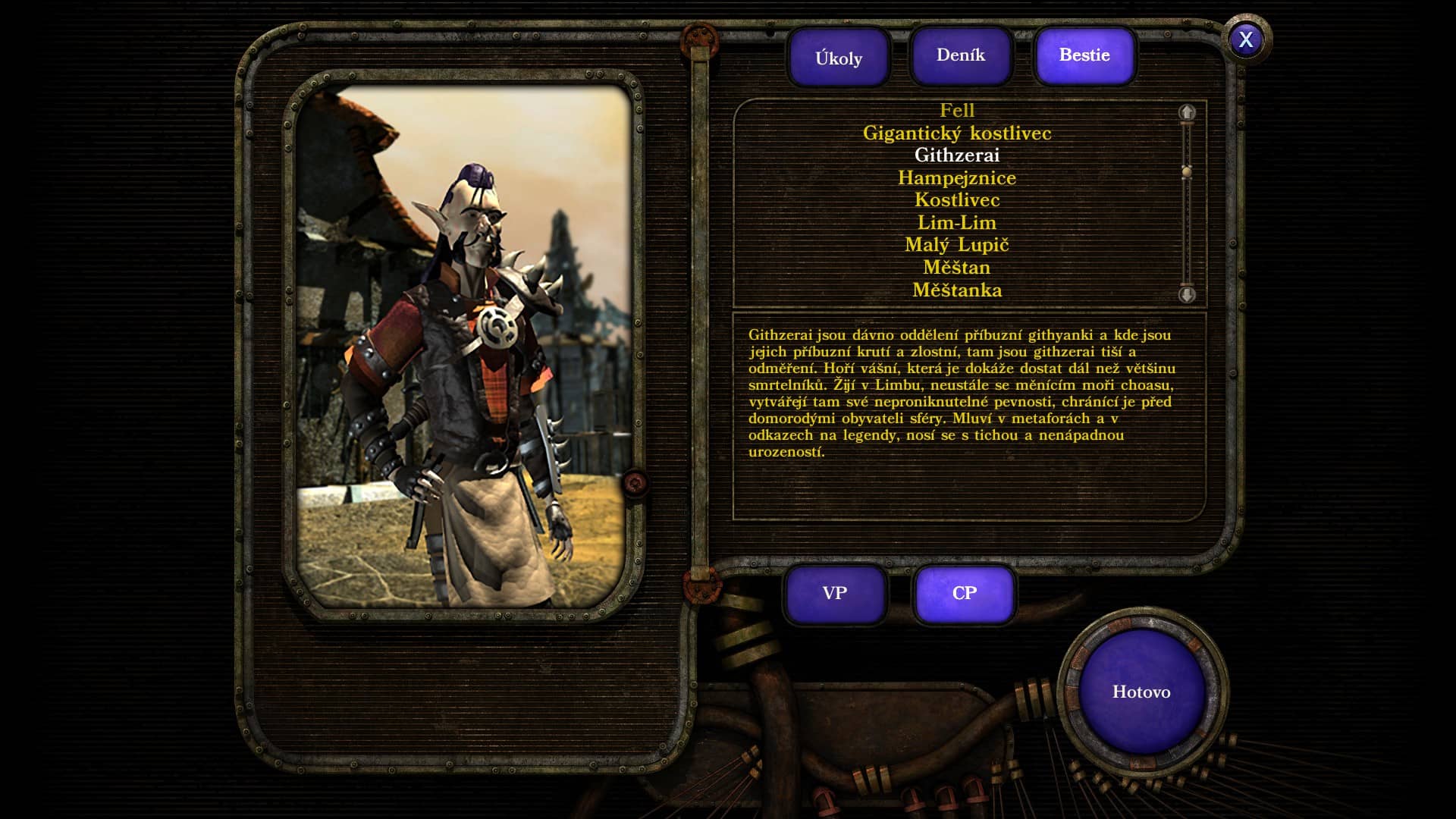This screenshot has height=819, width=1456.
Task: Open the Hampejznice entry
Action: point(957,178)
